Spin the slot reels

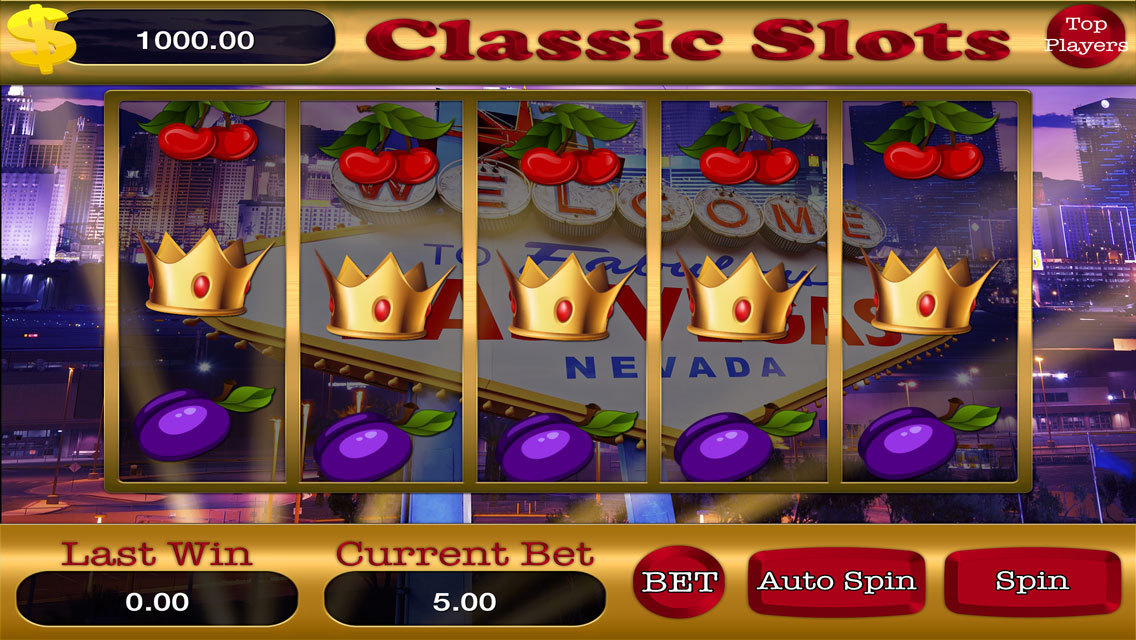(1031, 581)
